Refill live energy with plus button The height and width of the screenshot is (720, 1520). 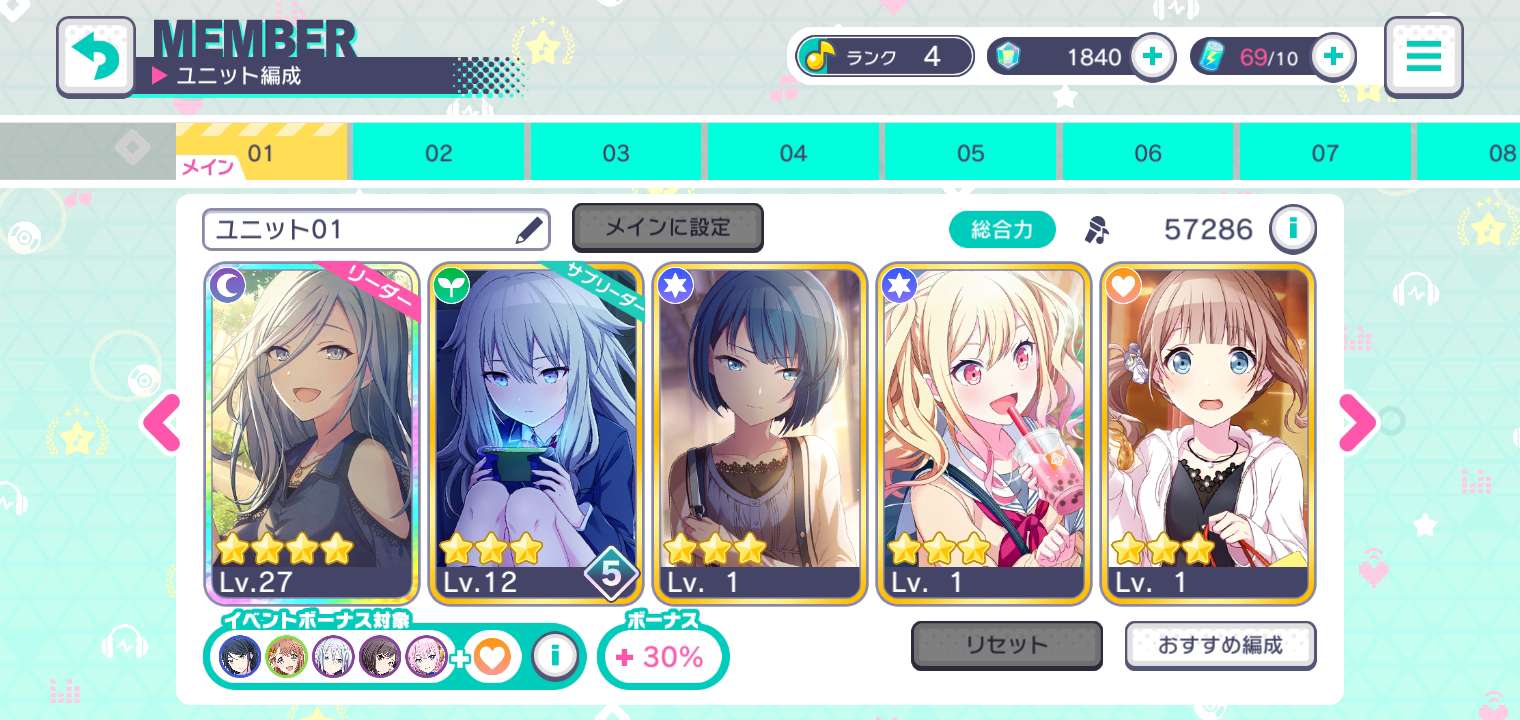tap(1332, 57)
